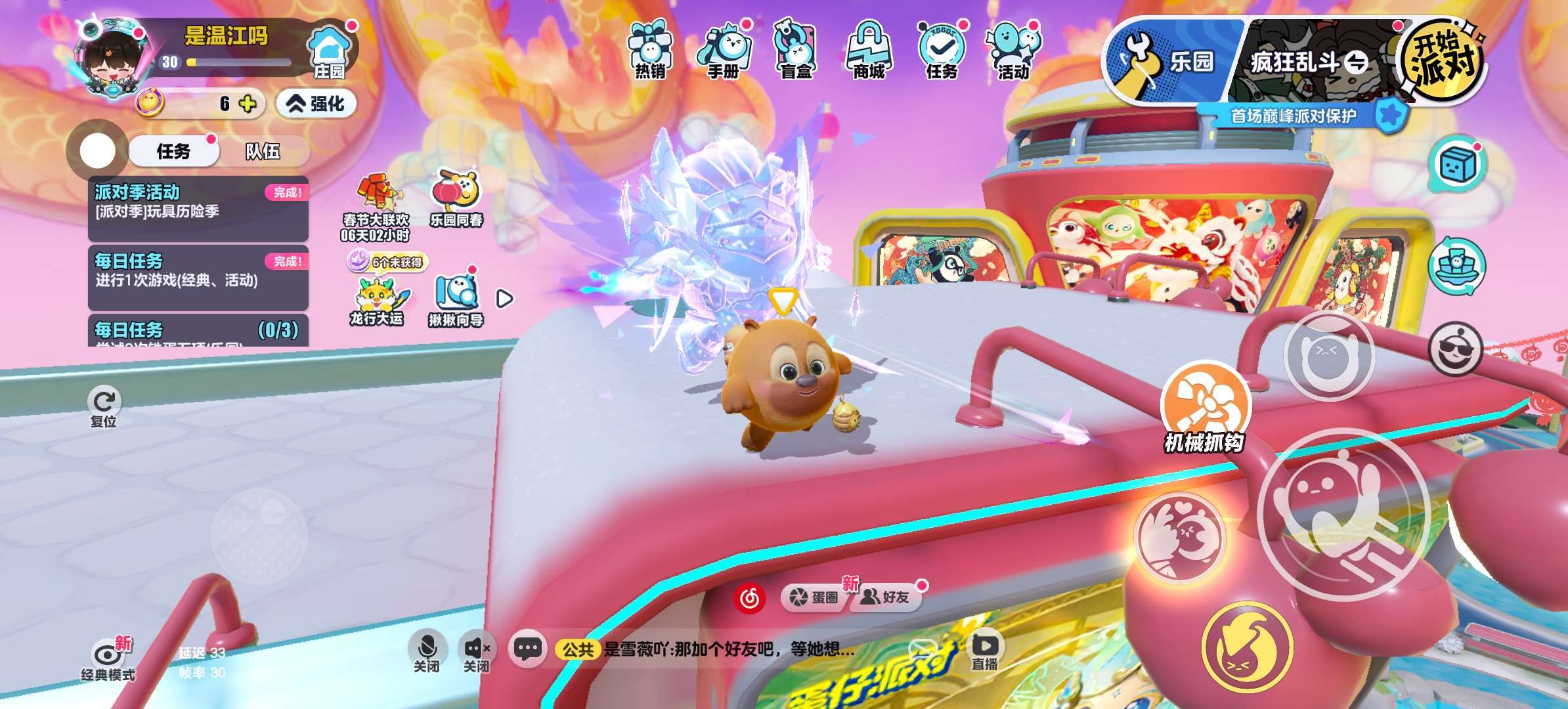Open the 直播 livestream icon
The height and width of the screenshot is (709, 1568).
coord(984,651)
